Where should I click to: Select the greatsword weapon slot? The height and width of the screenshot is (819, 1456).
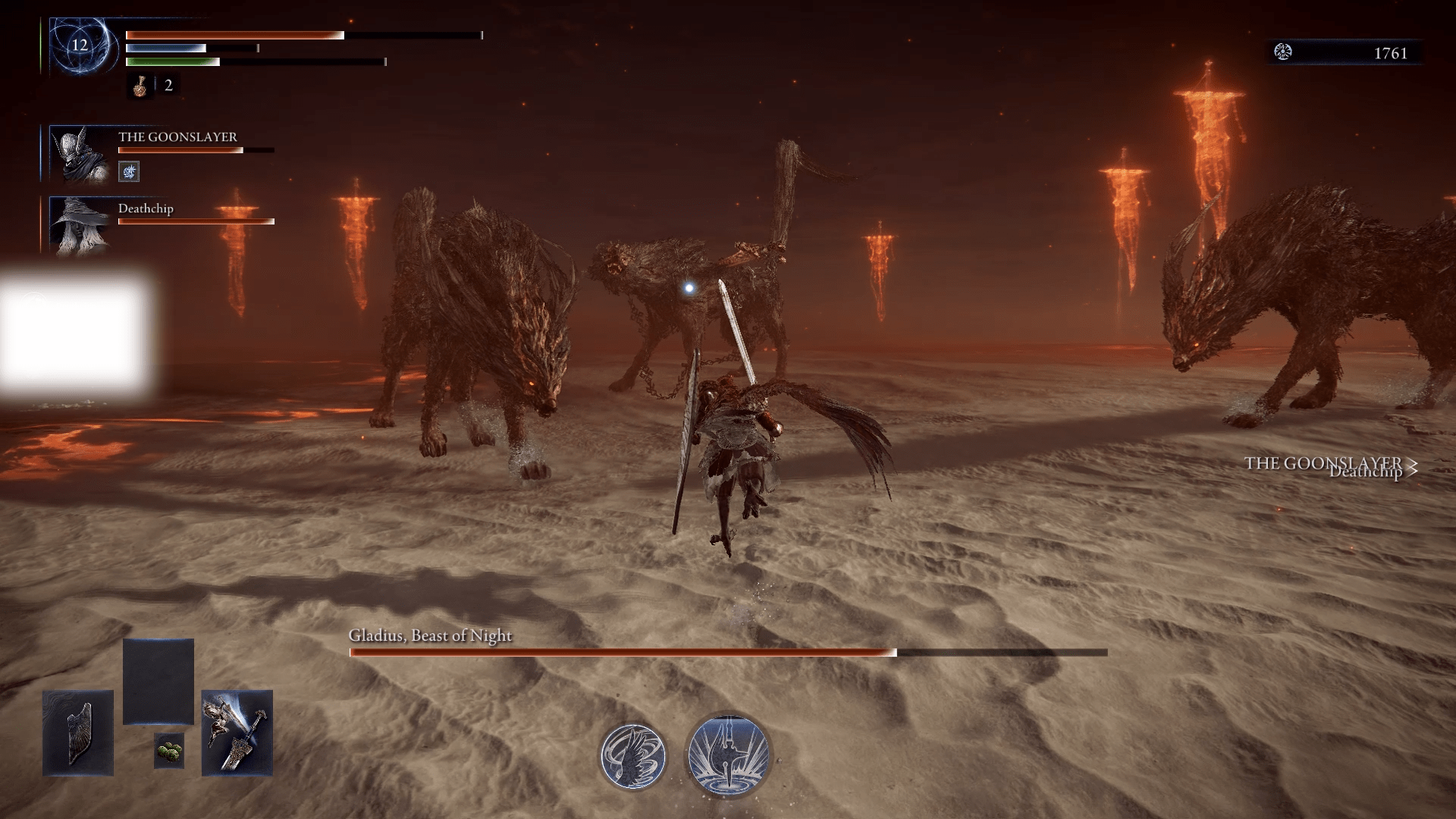pyautogui.click(x=237, y=733)
